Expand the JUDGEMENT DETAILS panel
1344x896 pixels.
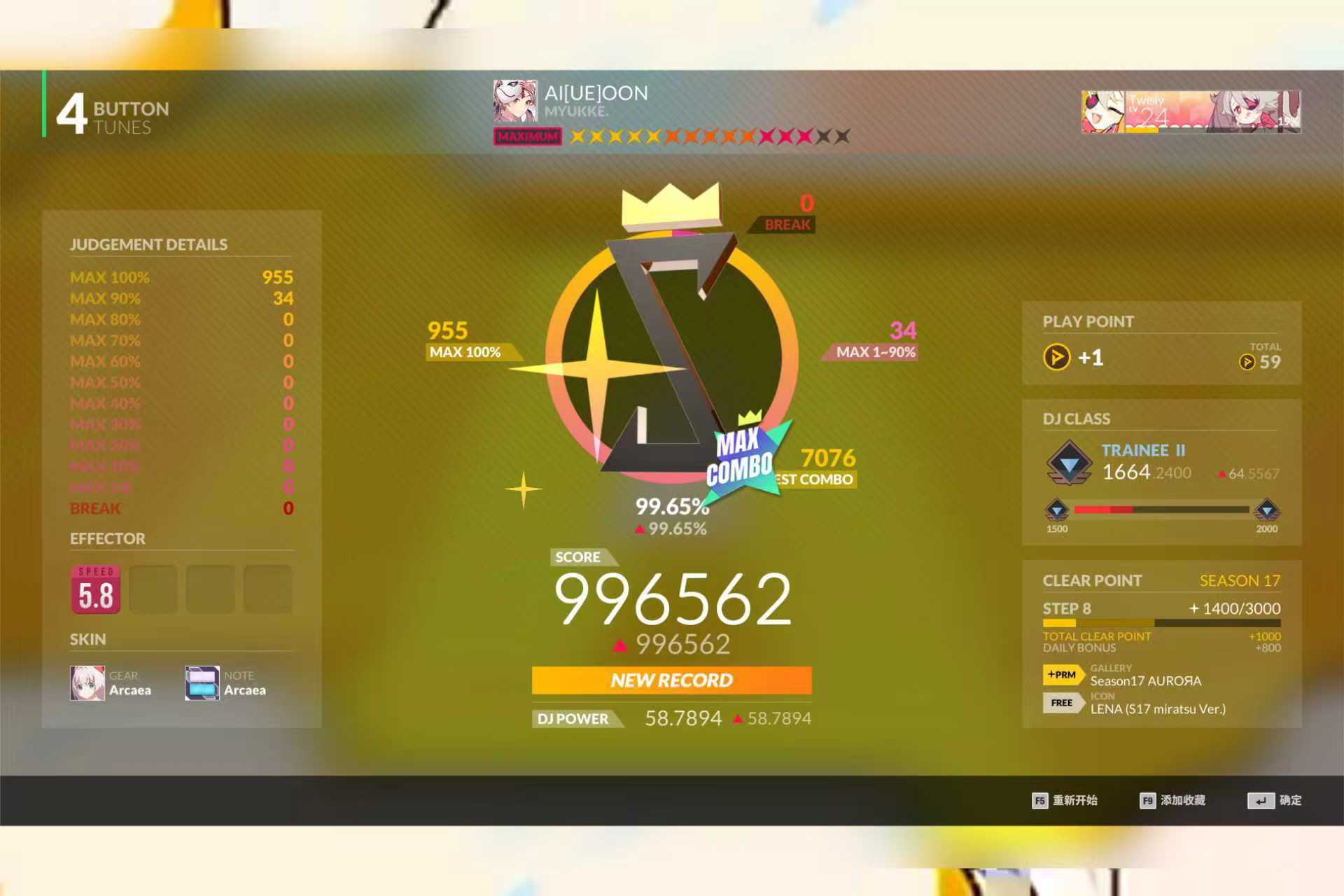point(148,244)
